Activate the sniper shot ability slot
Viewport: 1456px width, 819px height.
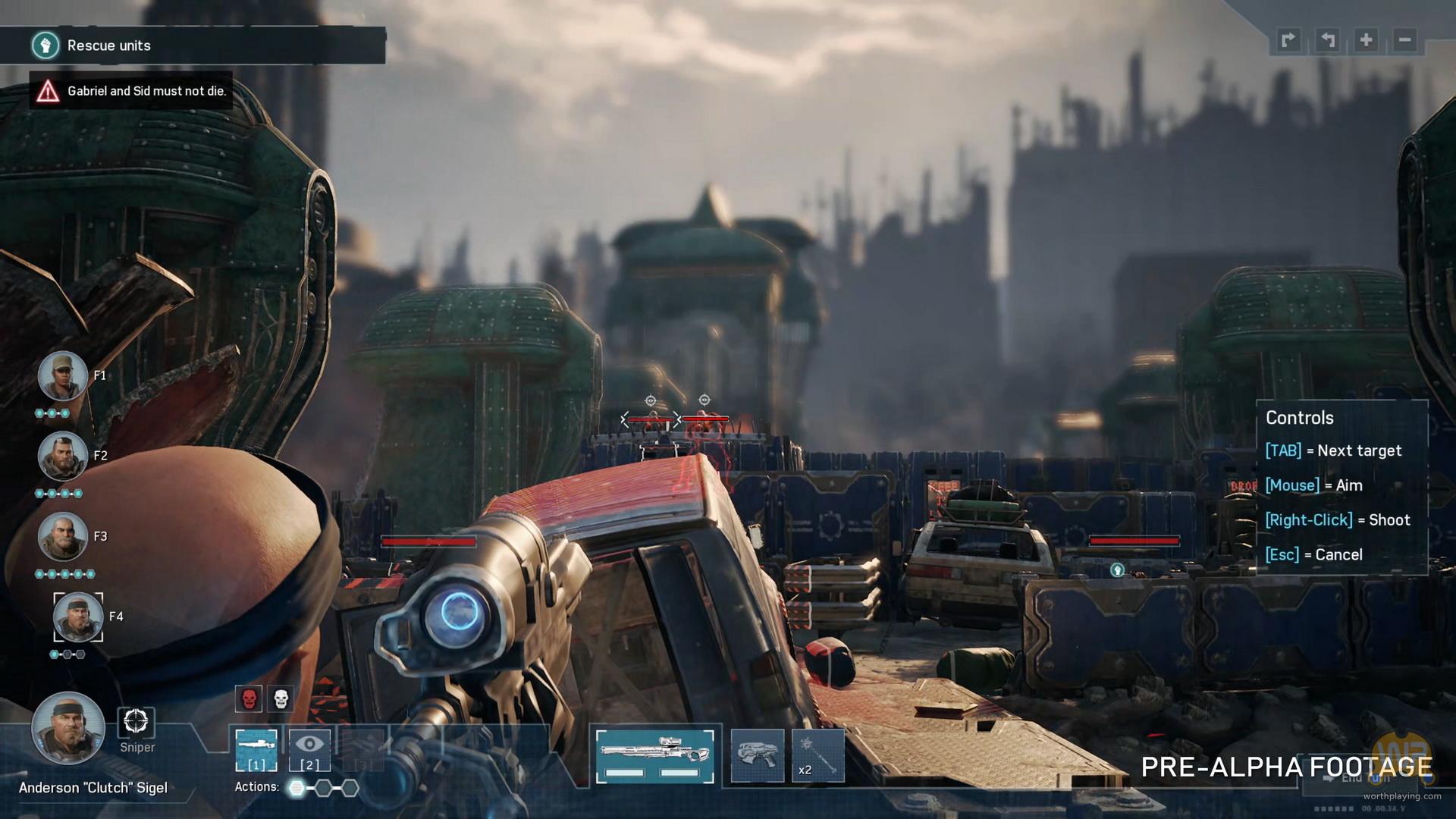pos(256,750)
